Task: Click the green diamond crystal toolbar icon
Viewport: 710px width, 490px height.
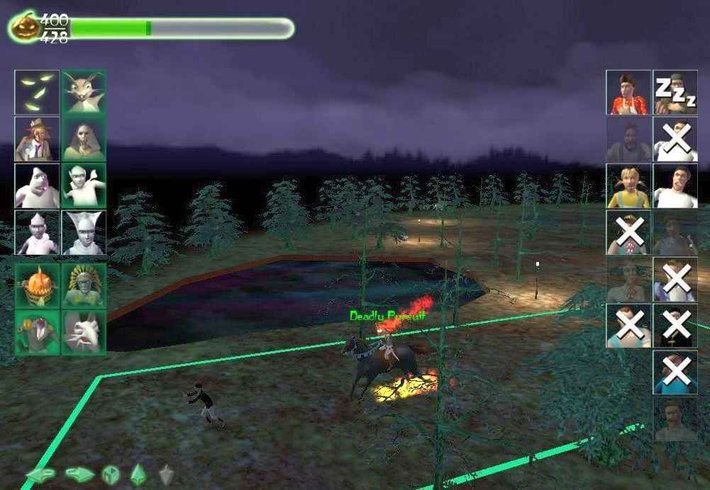Action: pos(139,474)
